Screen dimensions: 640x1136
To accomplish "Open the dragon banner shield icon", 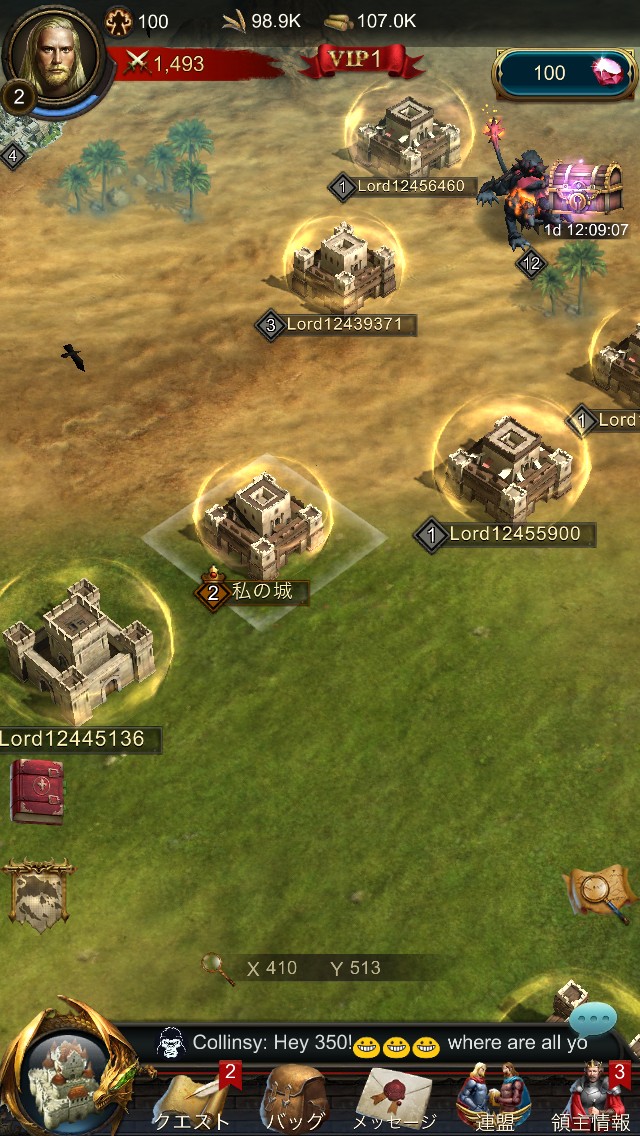I will tap(38, 893).
